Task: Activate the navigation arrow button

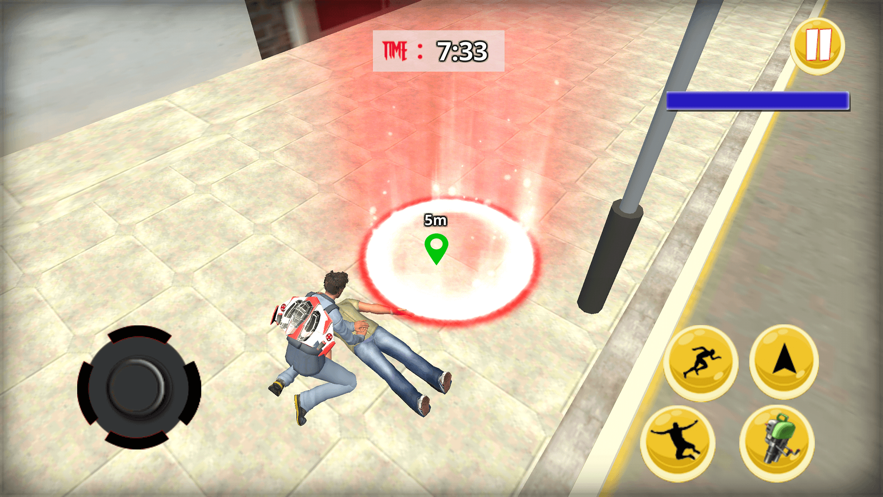Action: click(x=784, y=361)
